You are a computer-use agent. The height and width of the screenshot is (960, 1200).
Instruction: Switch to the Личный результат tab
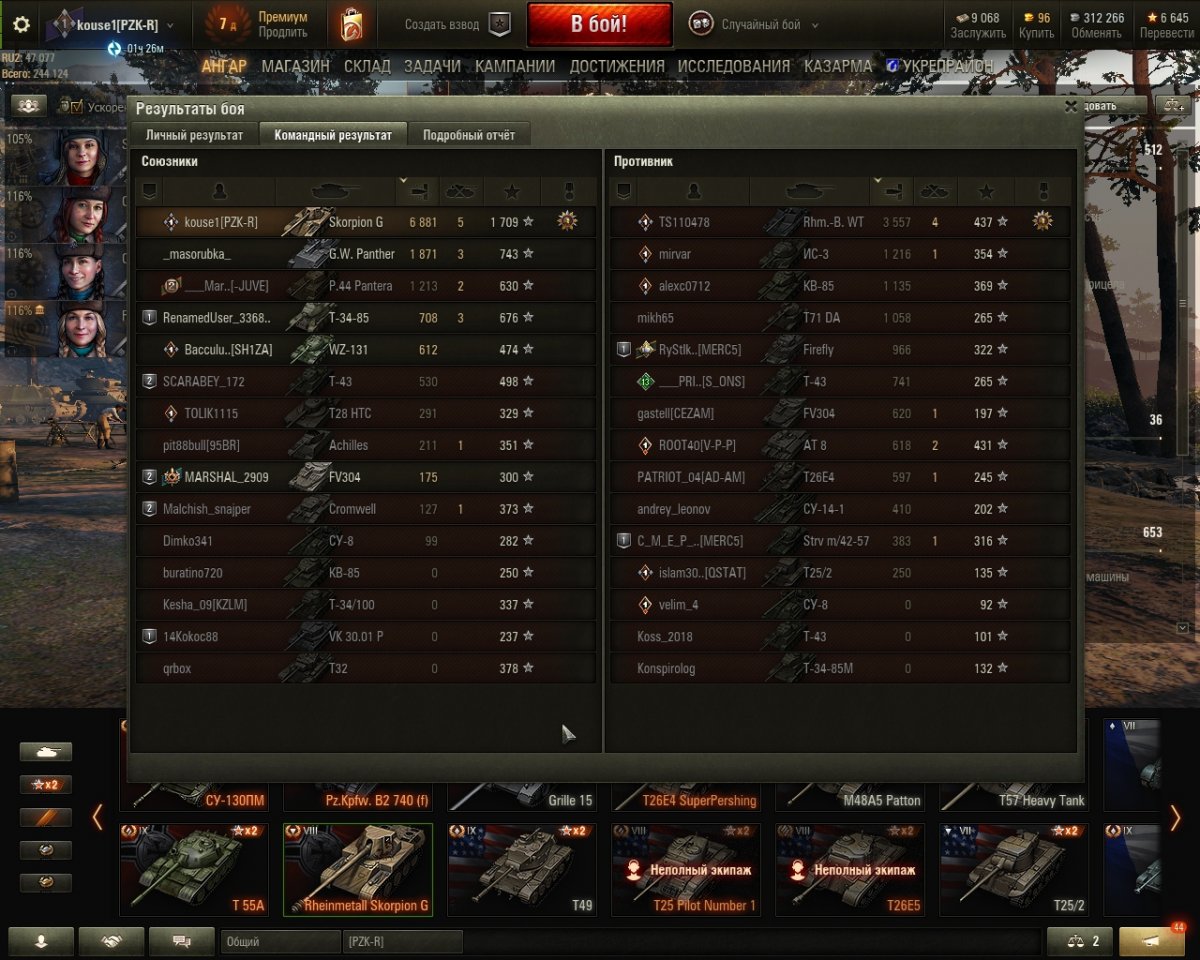pos(194,135)
